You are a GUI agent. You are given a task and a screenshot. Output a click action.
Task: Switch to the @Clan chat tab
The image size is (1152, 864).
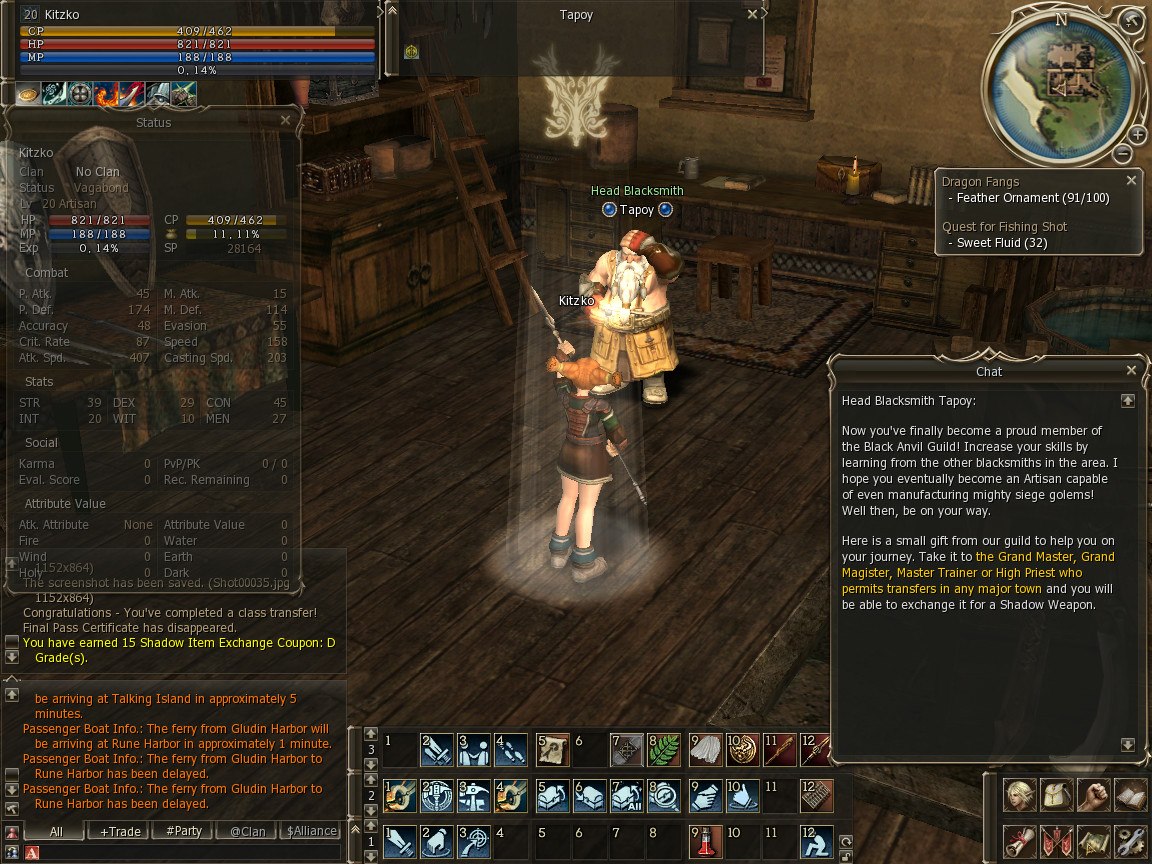(247, 831)
